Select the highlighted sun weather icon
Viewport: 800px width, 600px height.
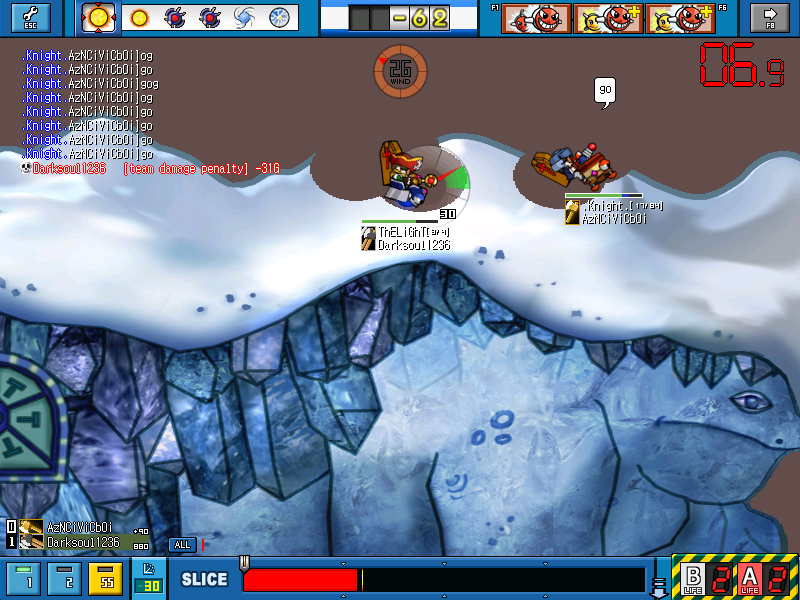click(x=99, y=17)
